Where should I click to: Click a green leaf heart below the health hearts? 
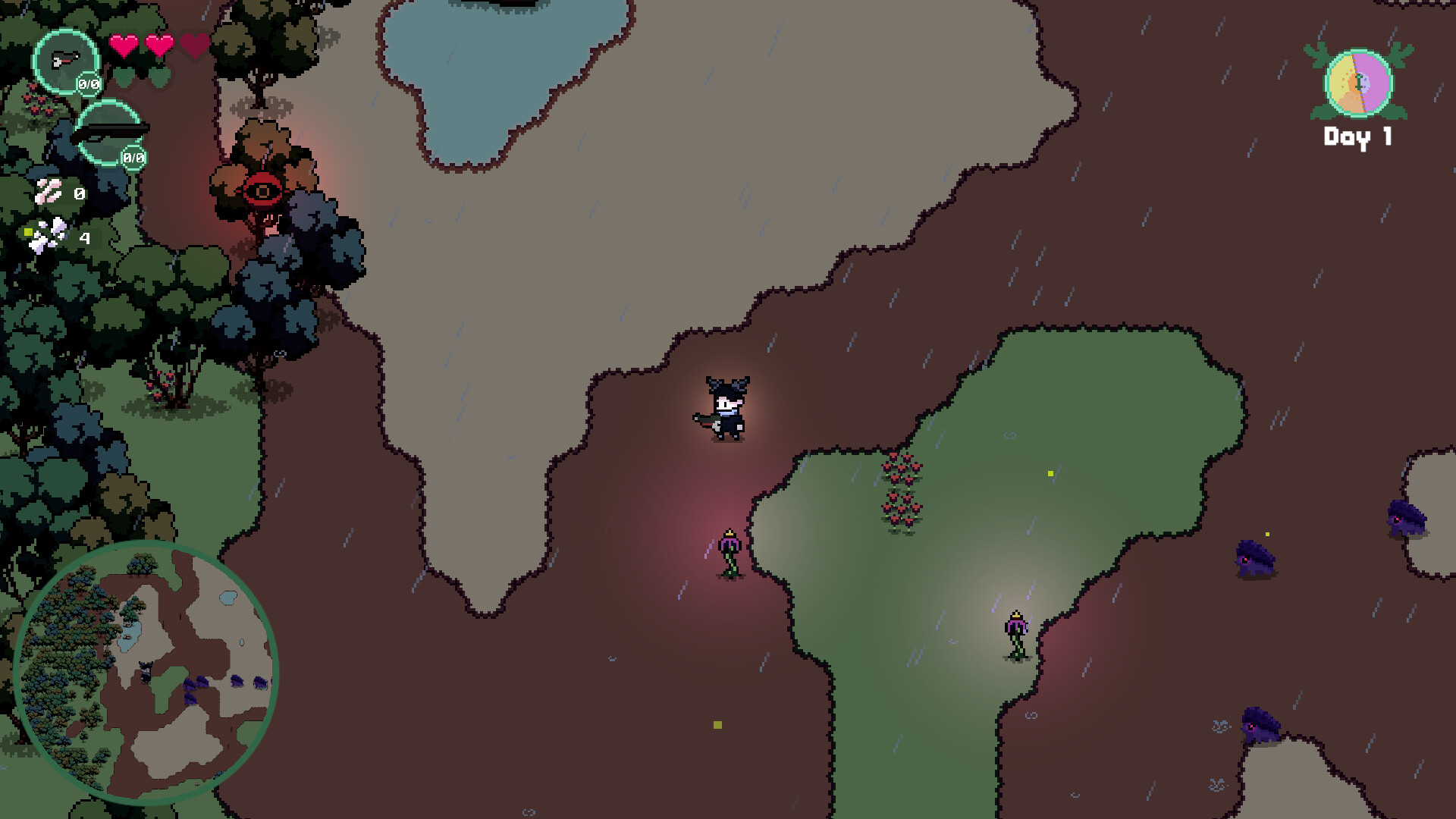(124, 77)
